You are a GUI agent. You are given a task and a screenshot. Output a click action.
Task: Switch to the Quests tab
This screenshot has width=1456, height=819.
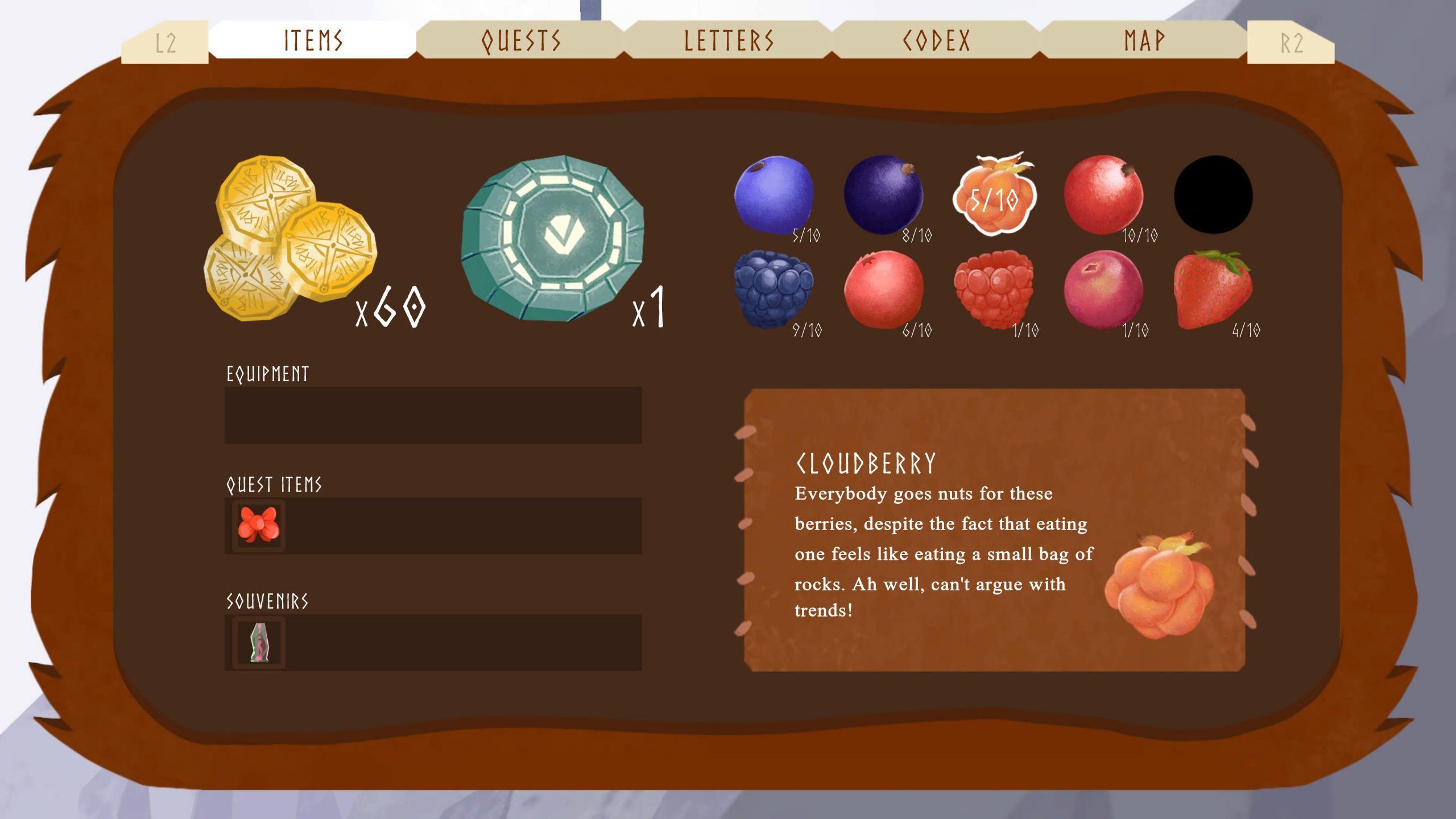520,40
